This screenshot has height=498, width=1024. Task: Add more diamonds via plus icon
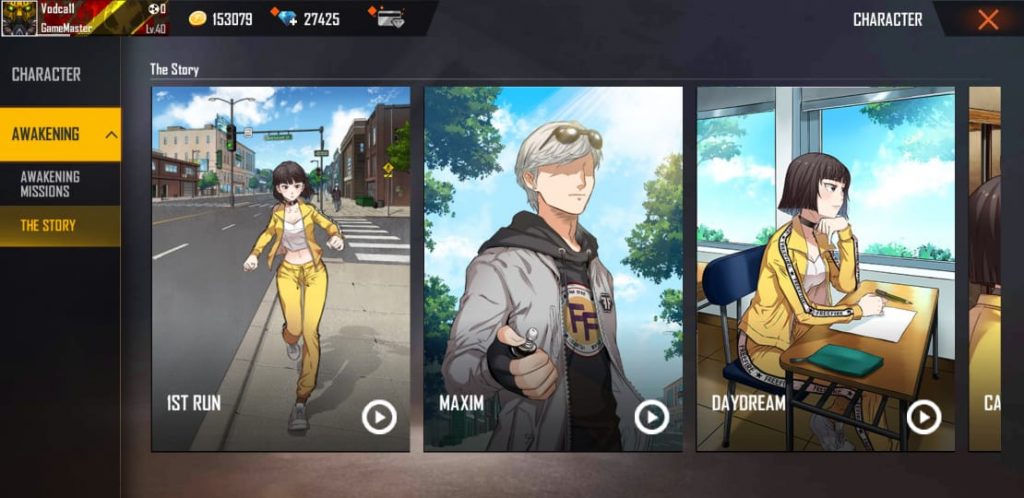289,19
